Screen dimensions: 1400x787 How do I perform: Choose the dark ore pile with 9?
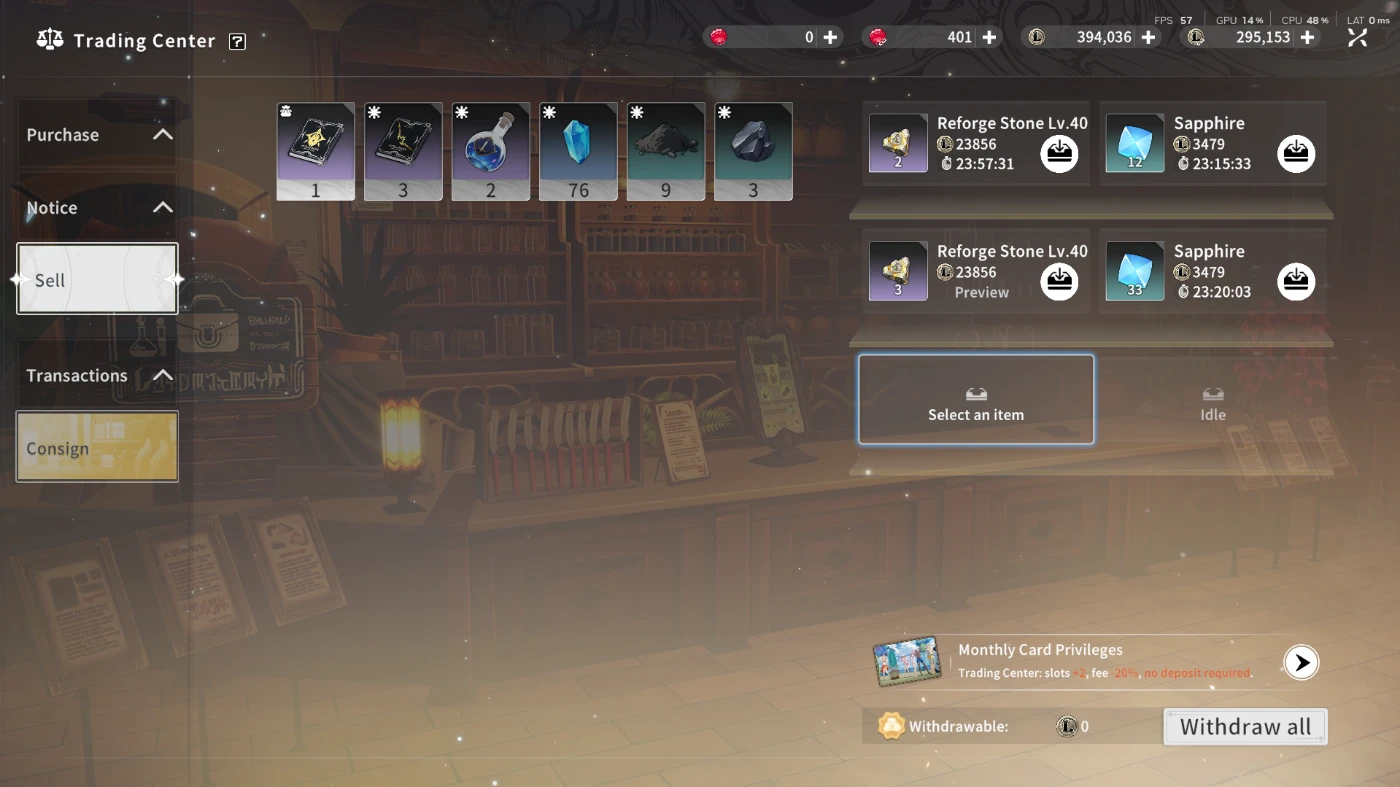pyautogui.click(x=666, y=151)
